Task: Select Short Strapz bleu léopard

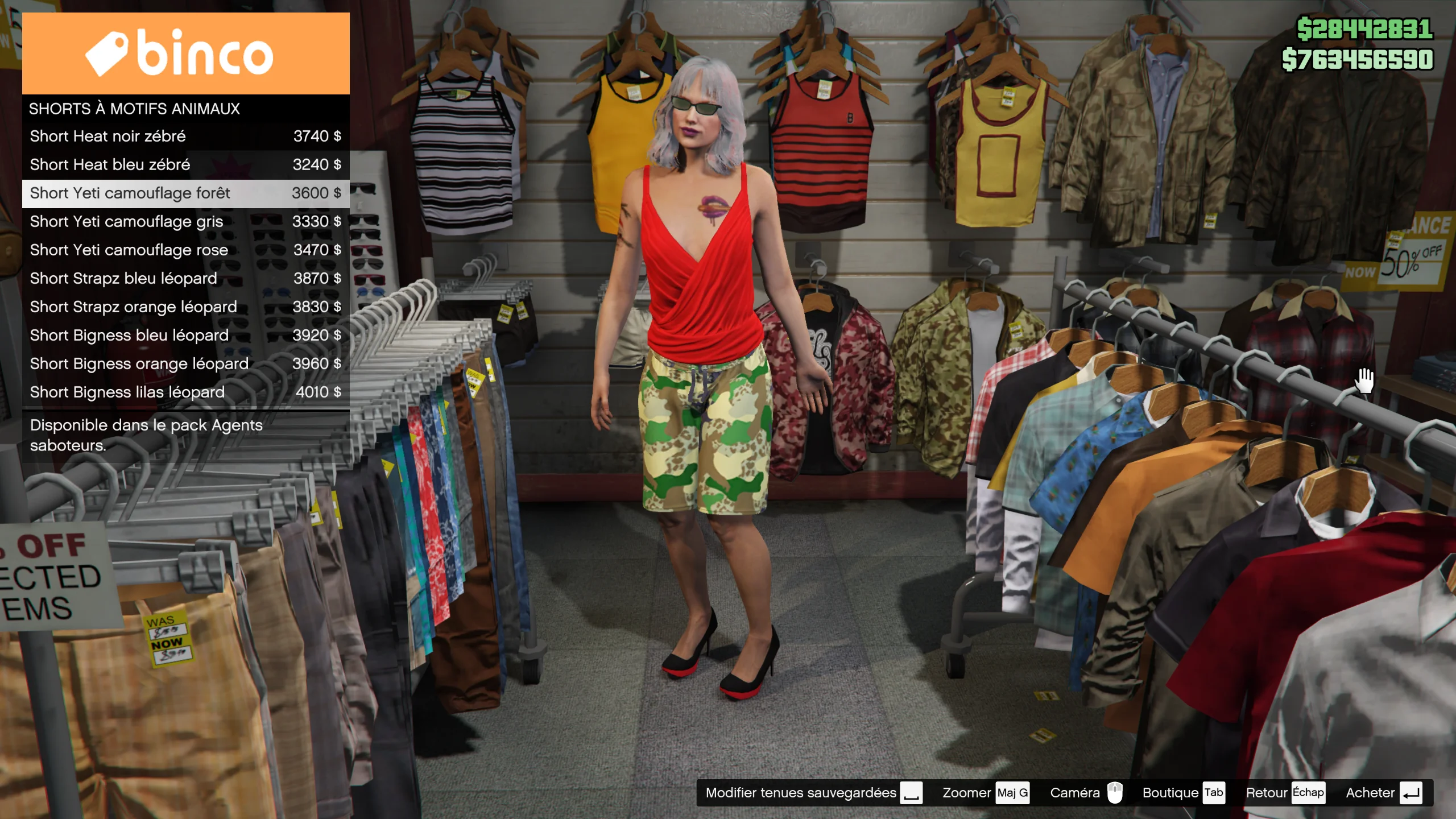Action: tap(185, 279)
